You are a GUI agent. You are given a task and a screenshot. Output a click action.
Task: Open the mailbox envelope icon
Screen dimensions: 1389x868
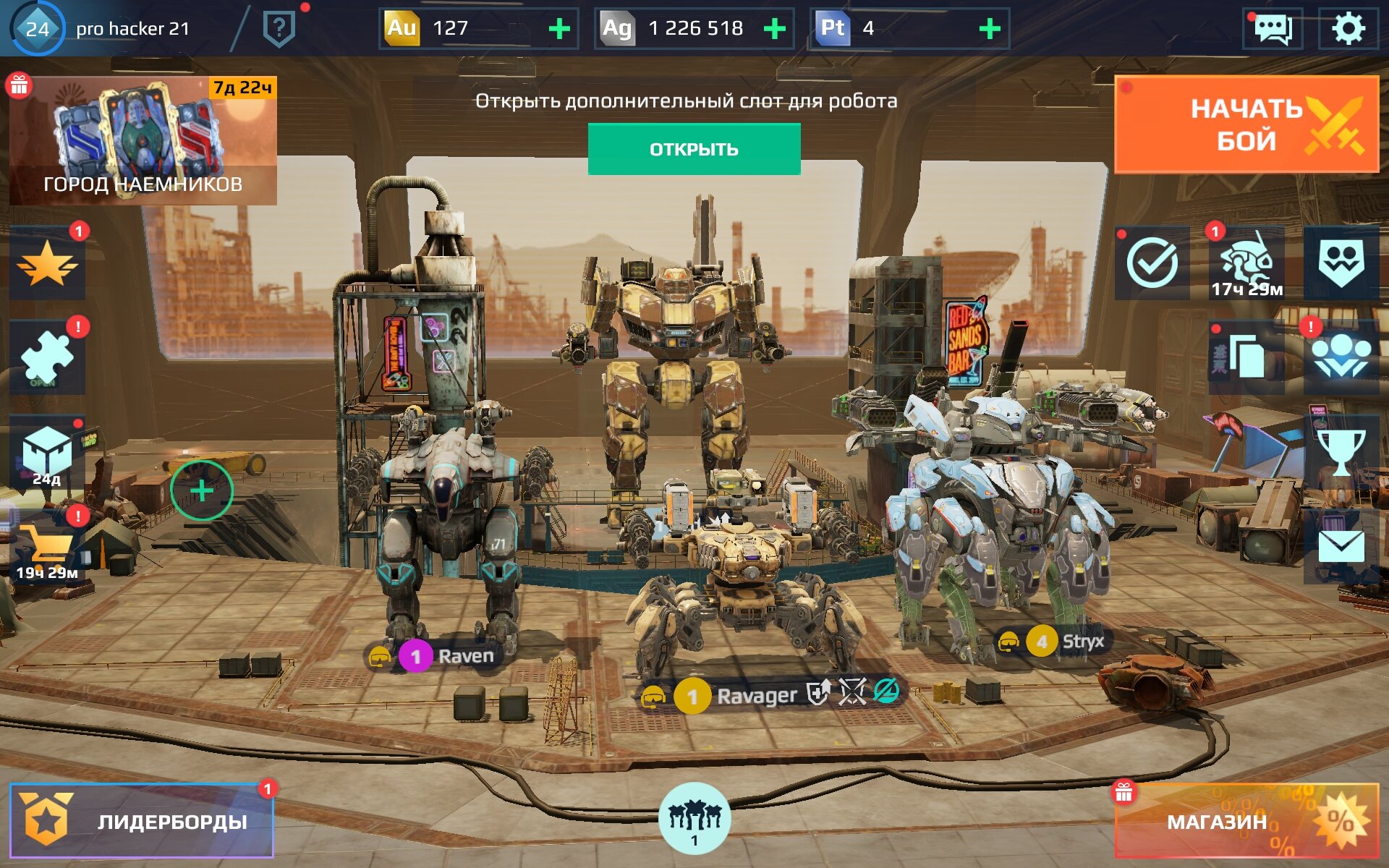click(1341, 547)
